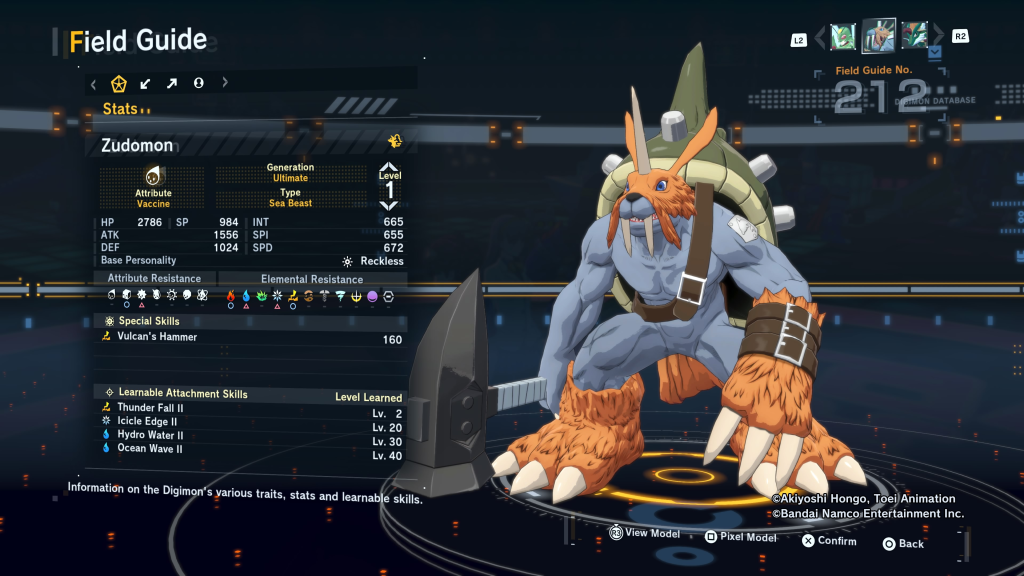Click the right arrow beside Digimon thumbnails
1024x576 pixels.
[937, 37]
